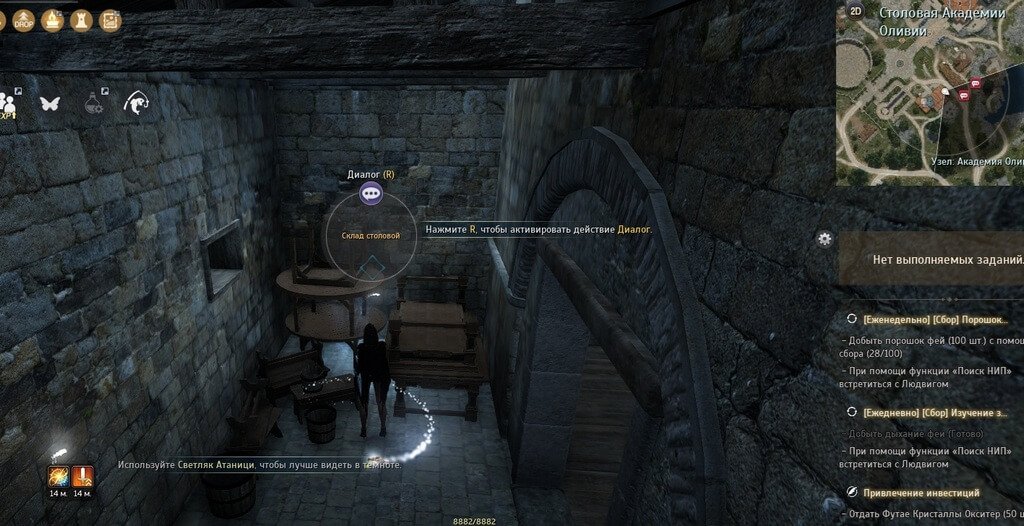Open the party EXP icon
This screenshot has width=1024, height=526.
pyautogui.click(x=9, y=103)
